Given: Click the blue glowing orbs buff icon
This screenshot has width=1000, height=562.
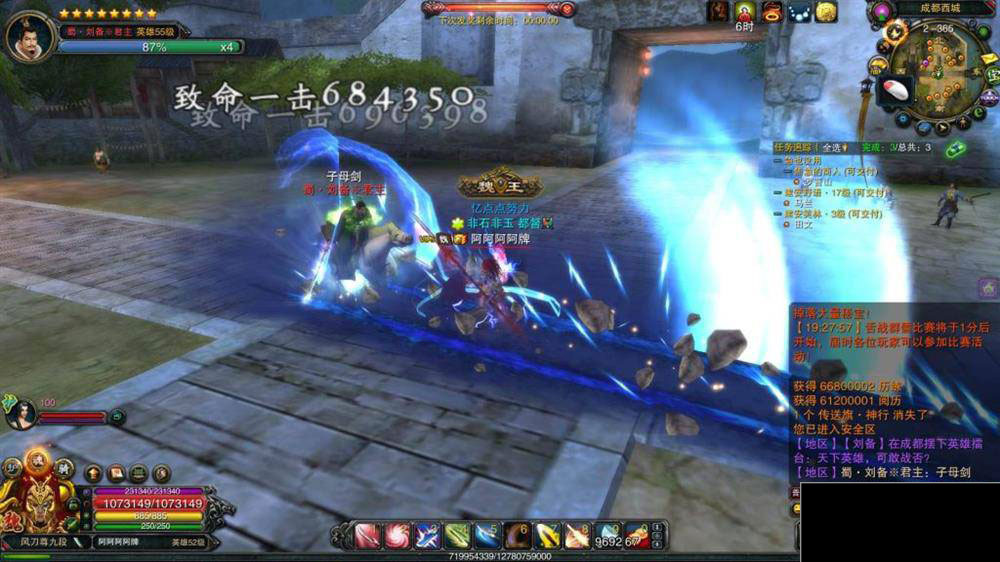Looking at the screenshot, I should pos(798,12).
